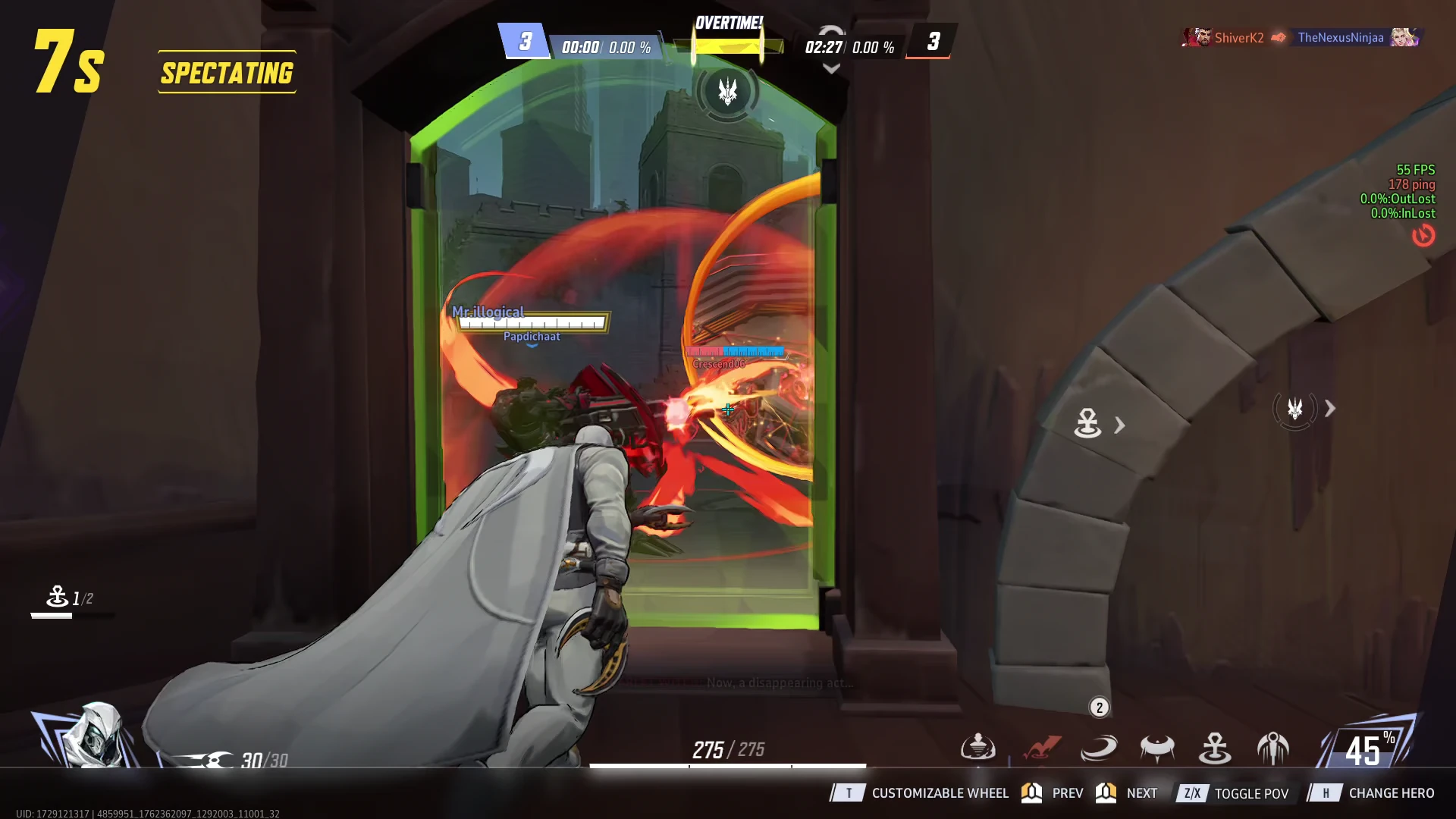Expand the chevron beside the wall faction symbol
The width and height of the screenshot is (1456, 819).
[1331, 409]
